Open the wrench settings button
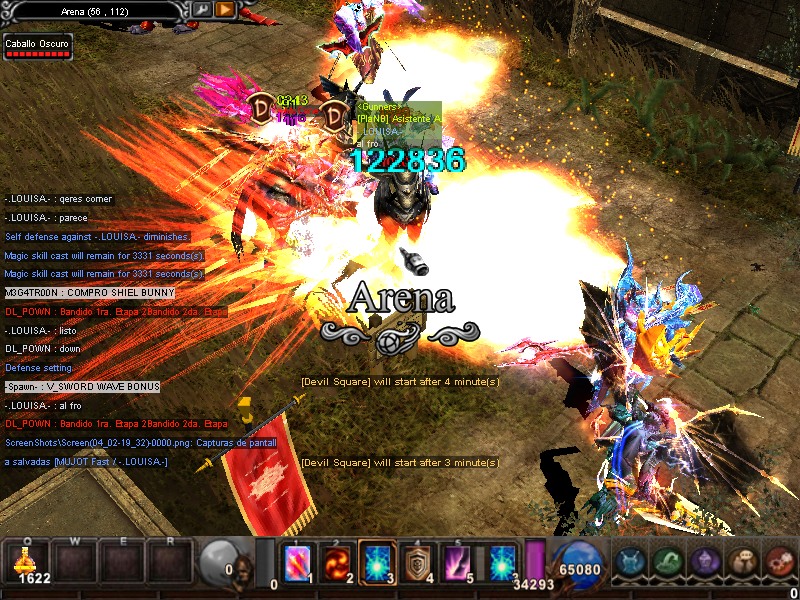The image size is (800, 600). coord(203,10)
